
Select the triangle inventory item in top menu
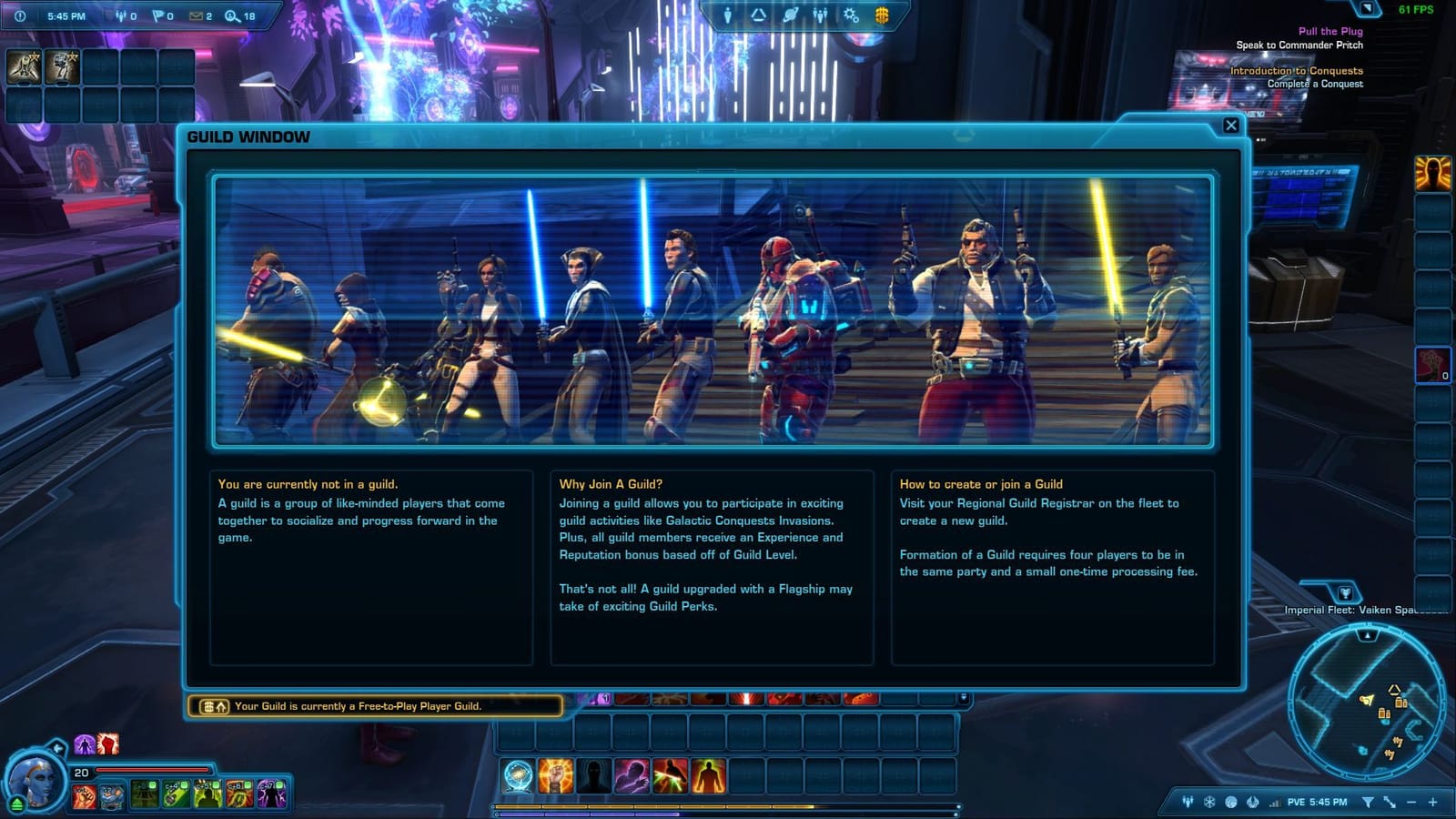758,14
